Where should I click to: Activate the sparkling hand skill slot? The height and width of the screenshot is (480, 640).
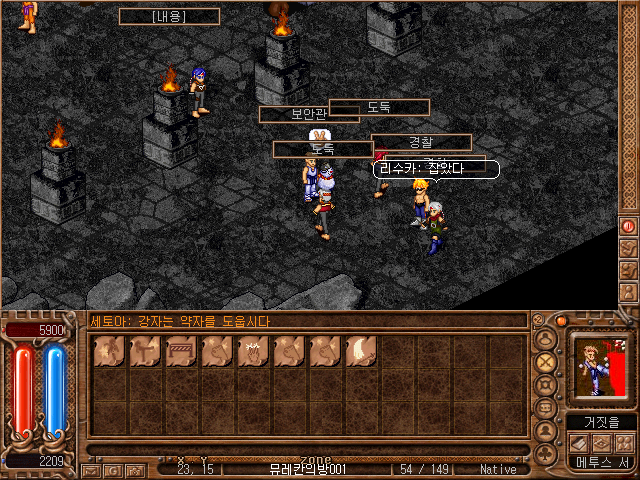click(253, 352)
